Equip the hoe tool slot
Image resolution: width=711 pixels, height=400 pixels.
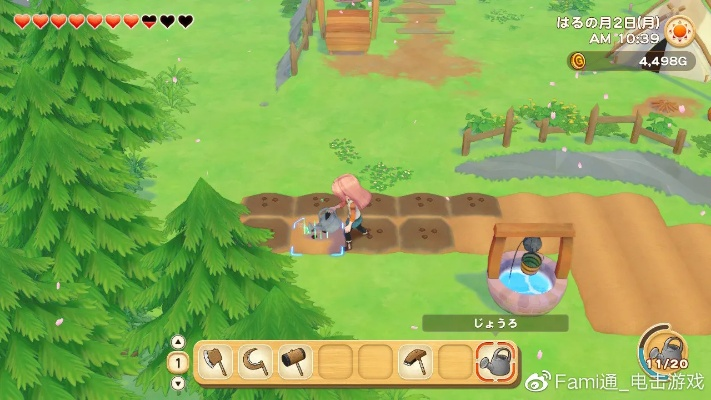(415, 361)
